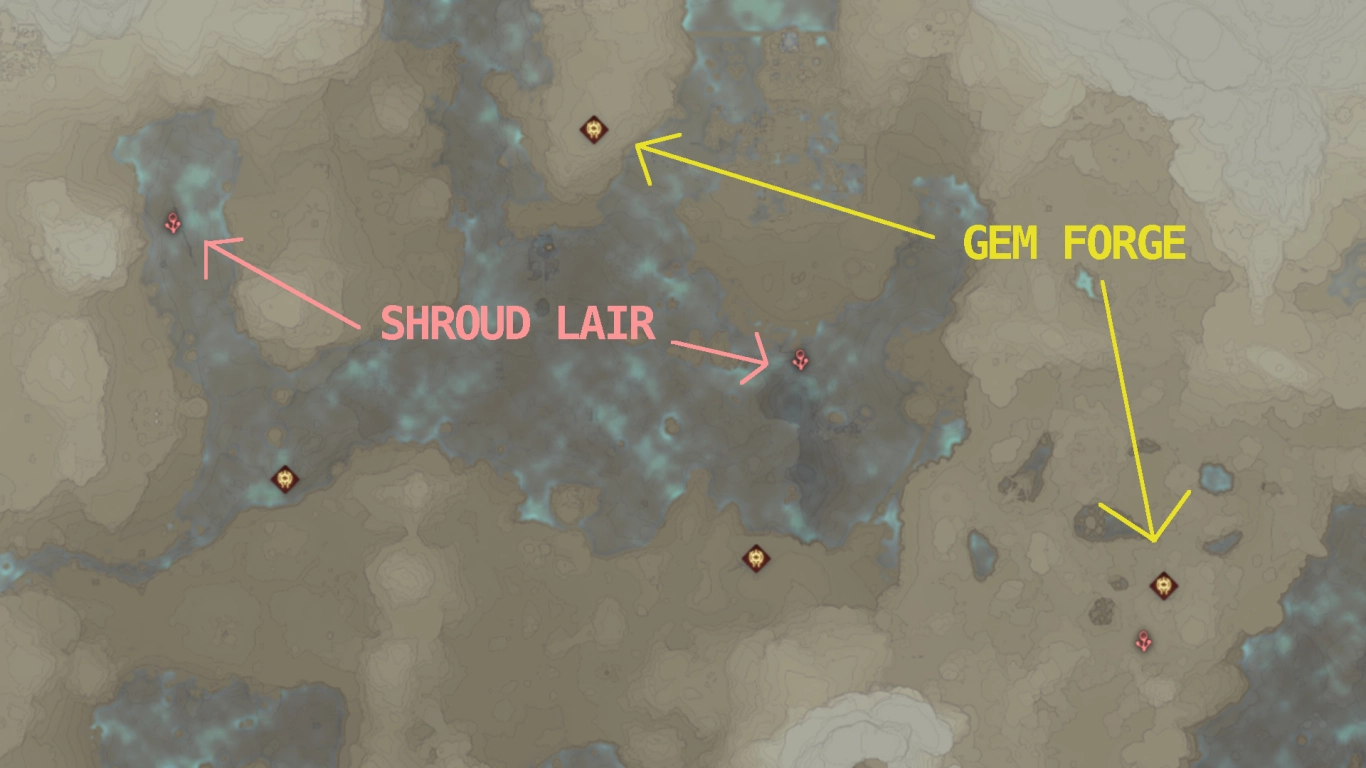Click the Gem Forge marker on the far left
This screenshot has height=768, width=1366.
click(284, 481)
